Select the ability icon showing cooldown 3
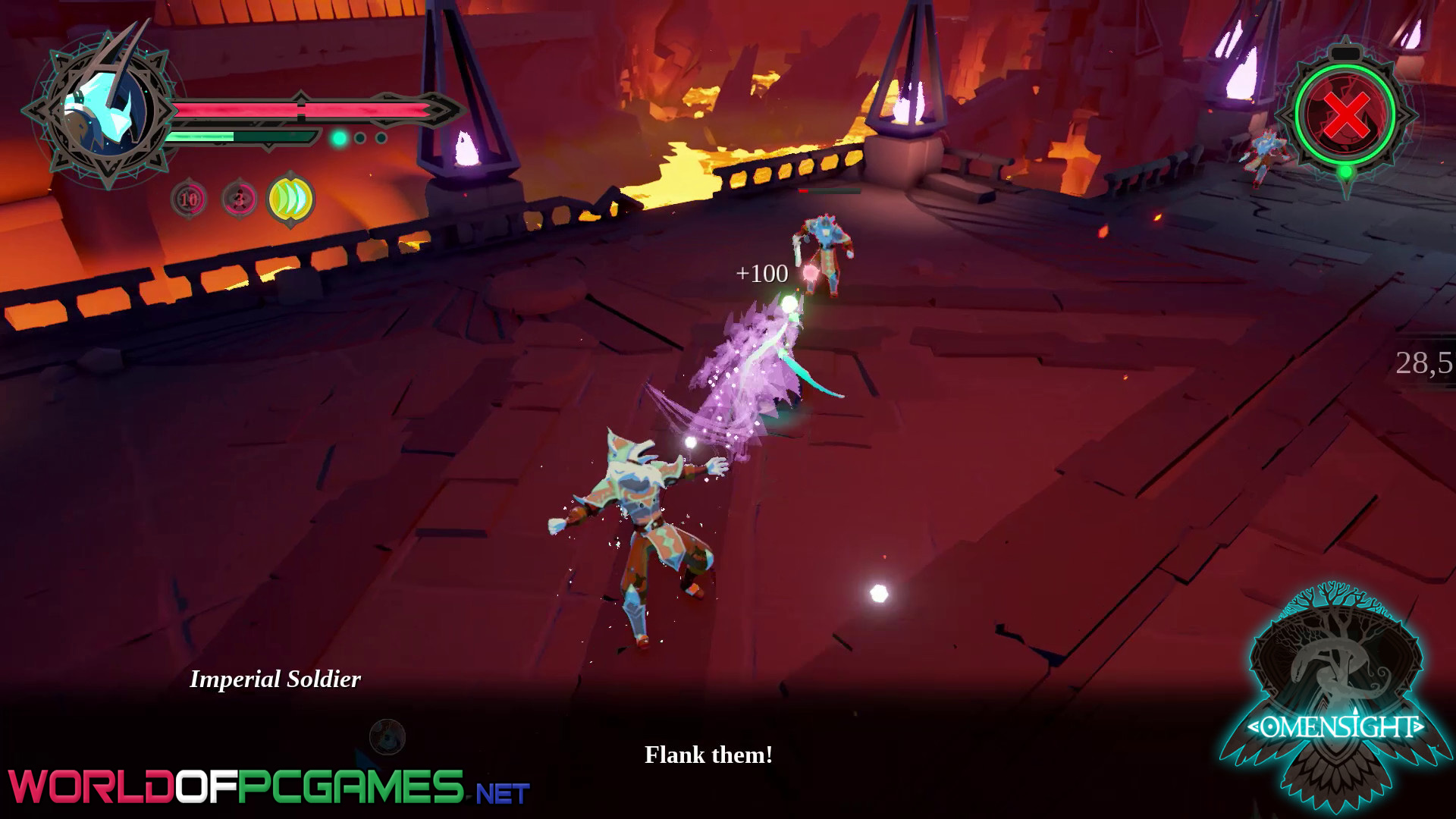The width and height of the screenshot is (1456, 819). click(x=239, y=199)
